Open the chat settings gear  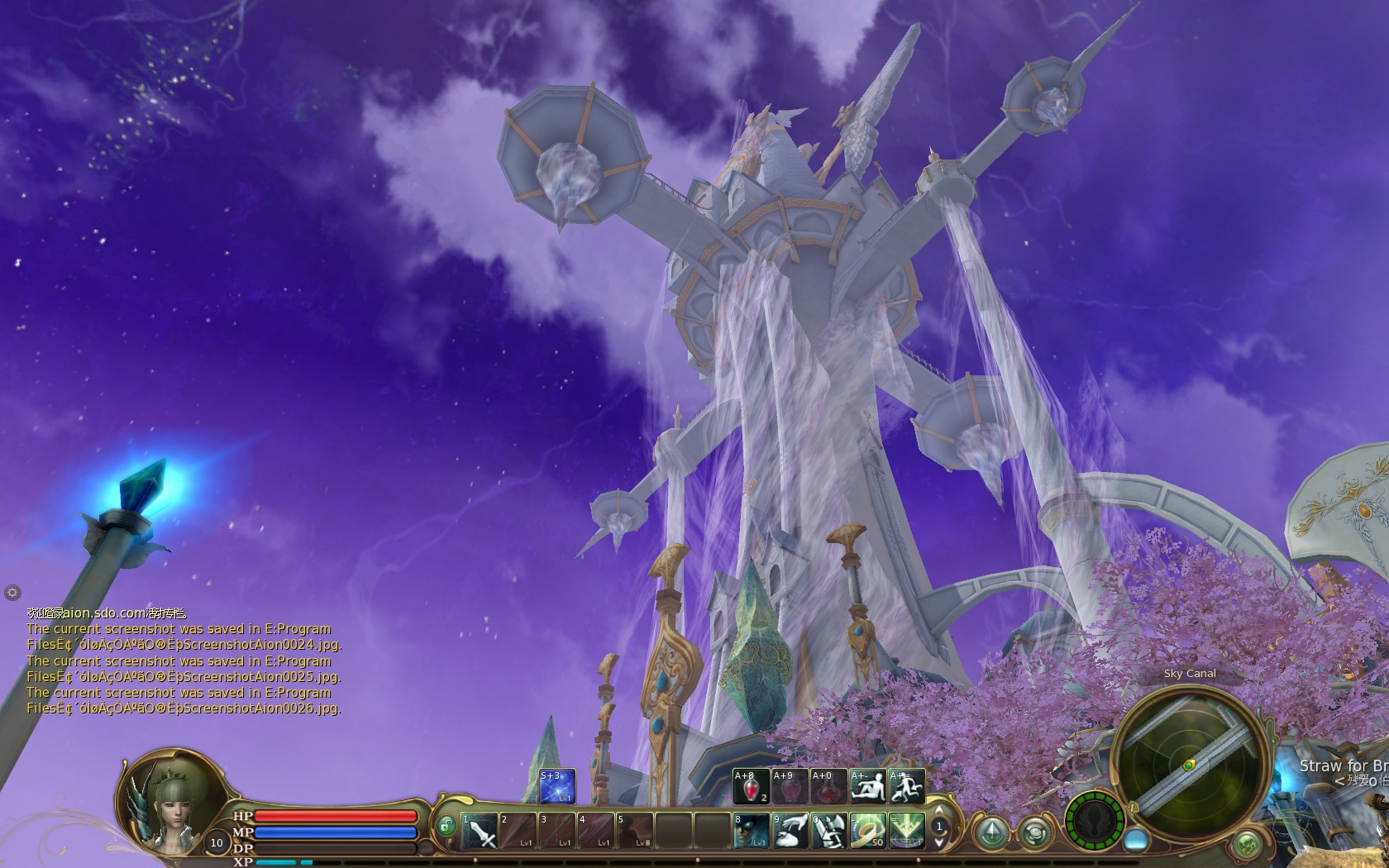tap(12, 592)
